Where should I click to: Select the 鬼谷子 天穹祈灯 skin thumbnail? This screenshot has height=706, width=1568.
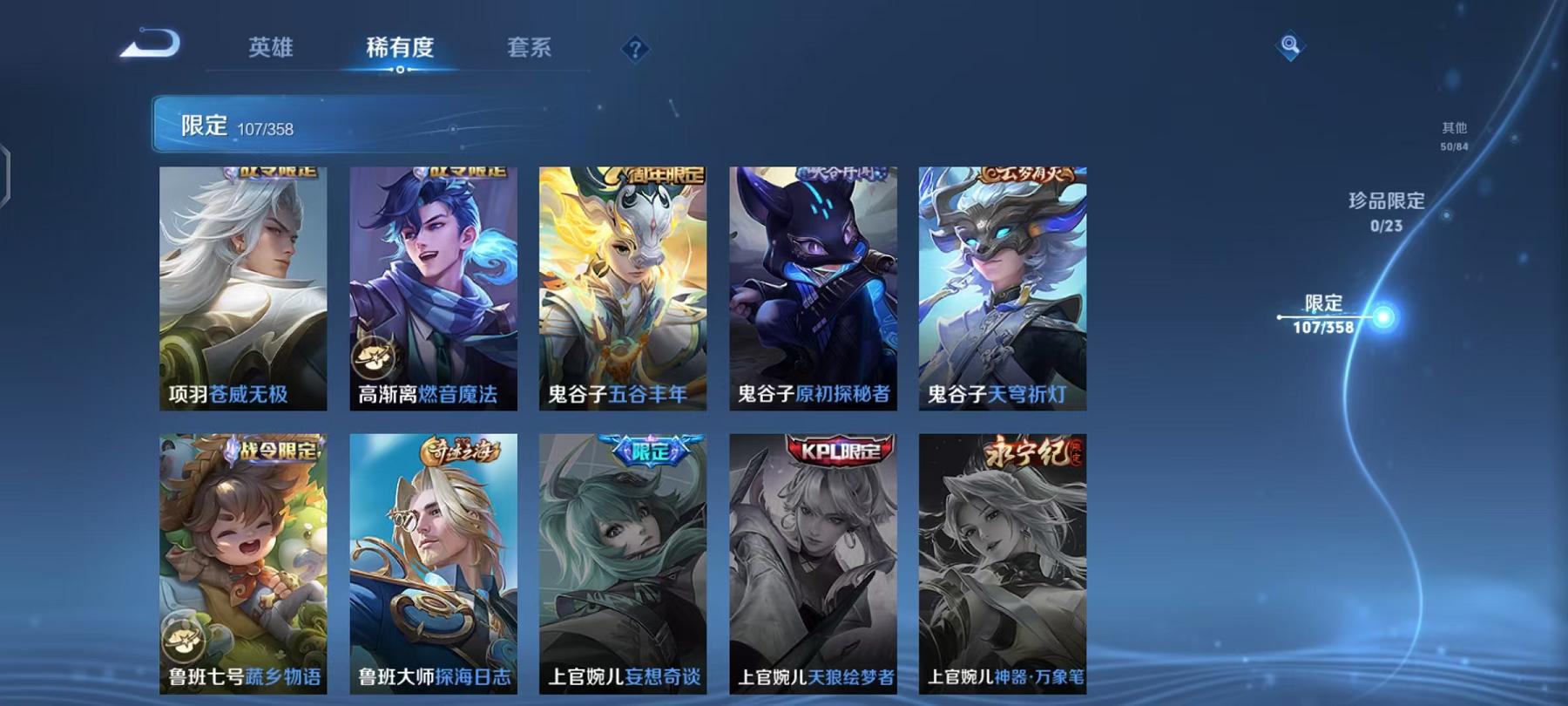[1000, 288]
